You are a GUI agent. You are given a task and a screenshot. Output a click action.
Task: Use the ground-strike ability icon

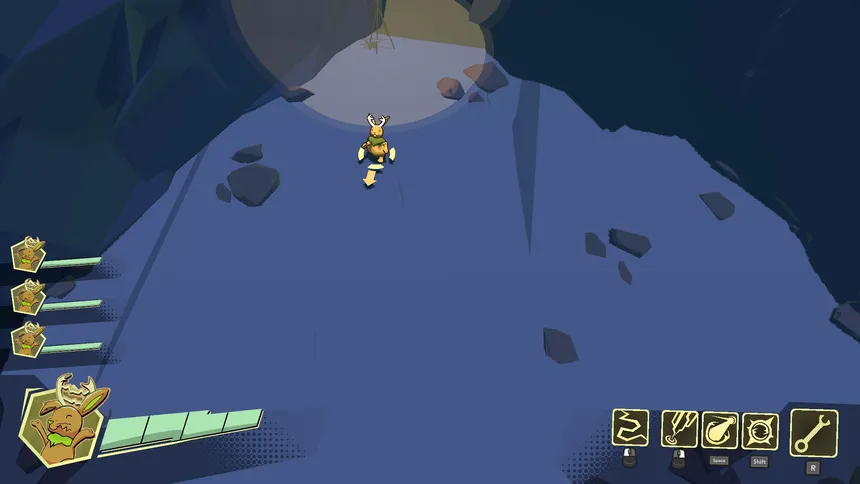coord(679,429)
